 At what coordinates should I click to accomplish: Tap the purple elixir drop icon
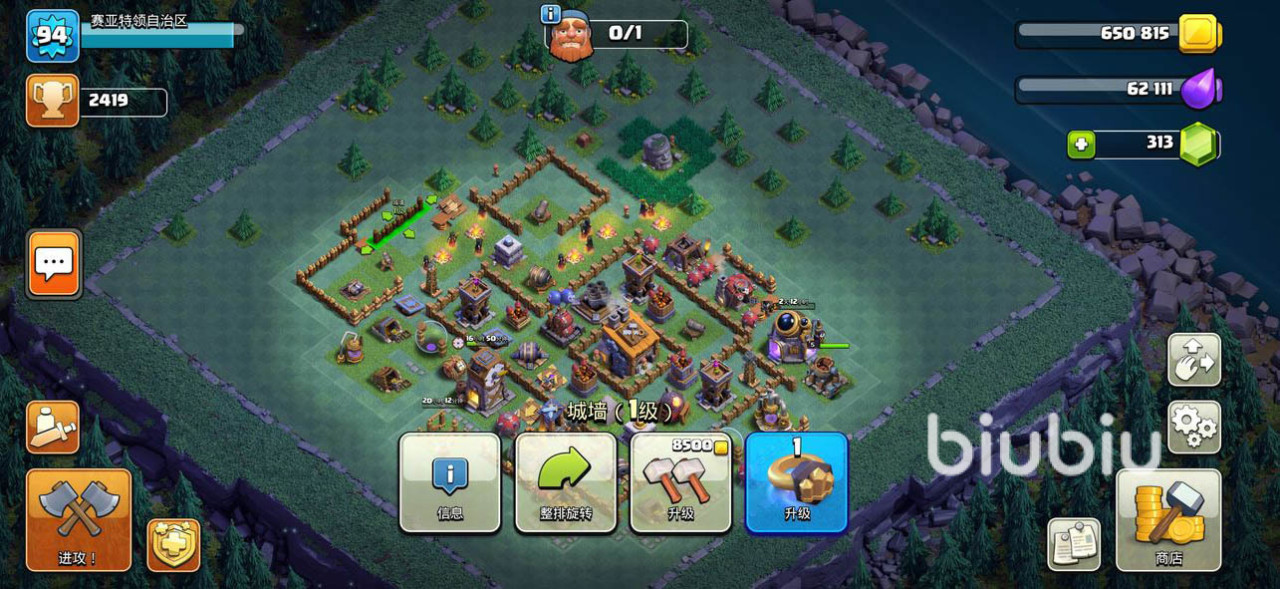1198,89
